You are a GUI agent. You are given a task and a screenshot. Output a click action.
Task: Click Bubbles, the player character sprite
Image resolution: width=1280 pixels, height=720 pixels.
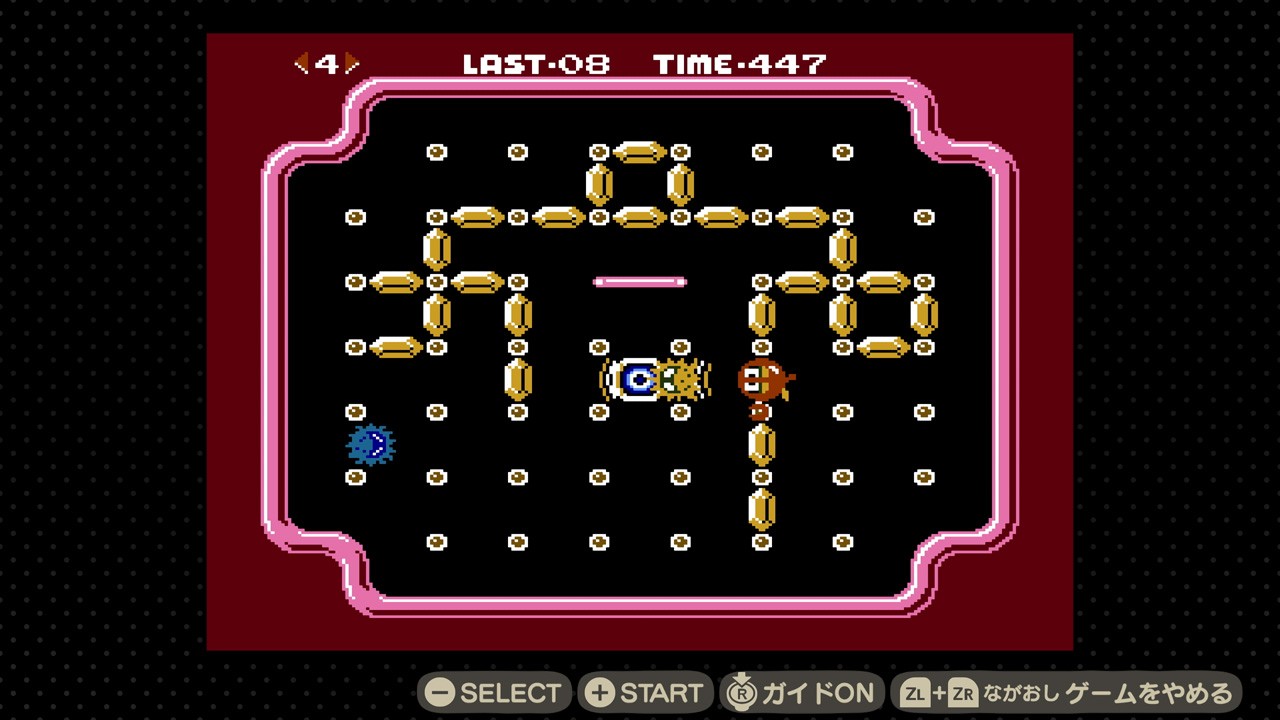(x=637, y=378)
